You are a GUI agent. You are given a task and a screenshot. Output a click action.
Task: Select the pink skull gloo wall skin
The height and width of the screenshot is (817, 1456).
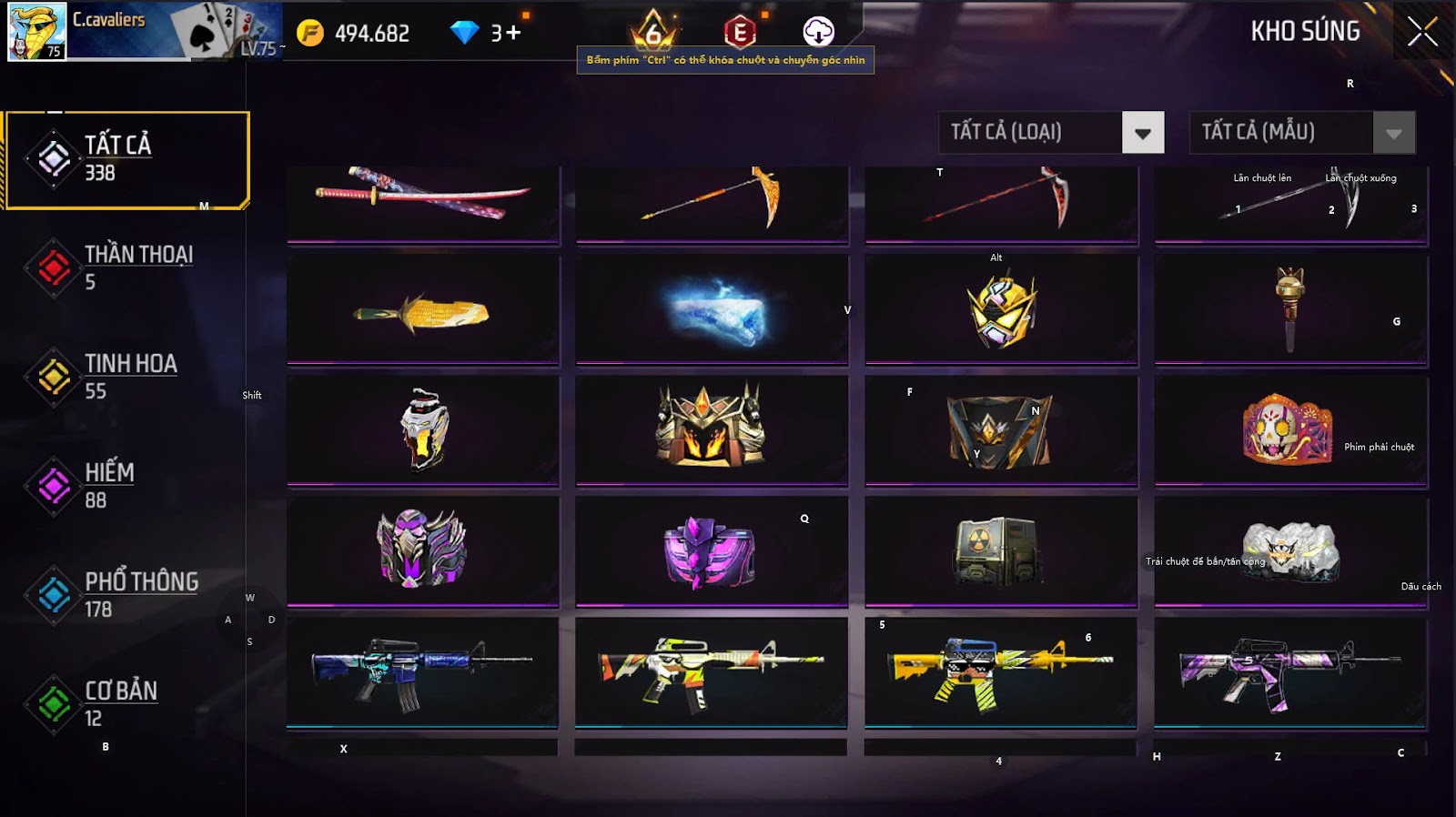(x=1290, y=428)
